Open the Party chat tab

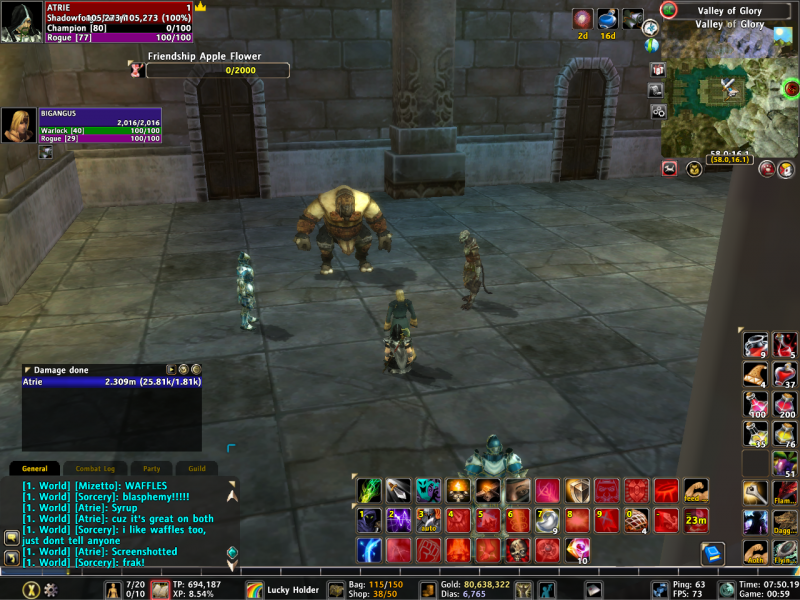[x=152, y=468]
